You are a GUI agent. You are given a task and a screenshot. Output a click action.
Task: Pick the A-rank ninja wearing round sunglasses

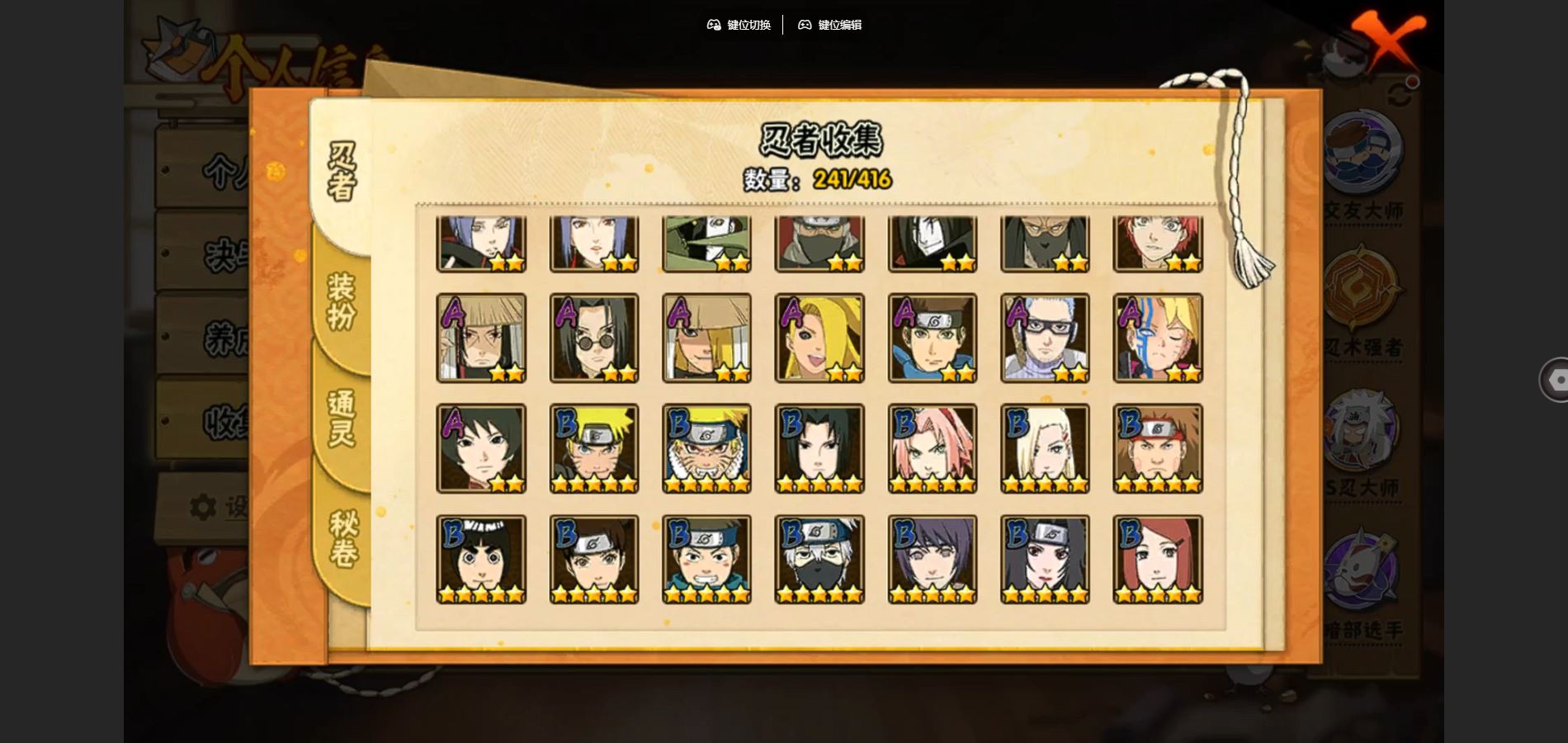[x=594, y=338]
